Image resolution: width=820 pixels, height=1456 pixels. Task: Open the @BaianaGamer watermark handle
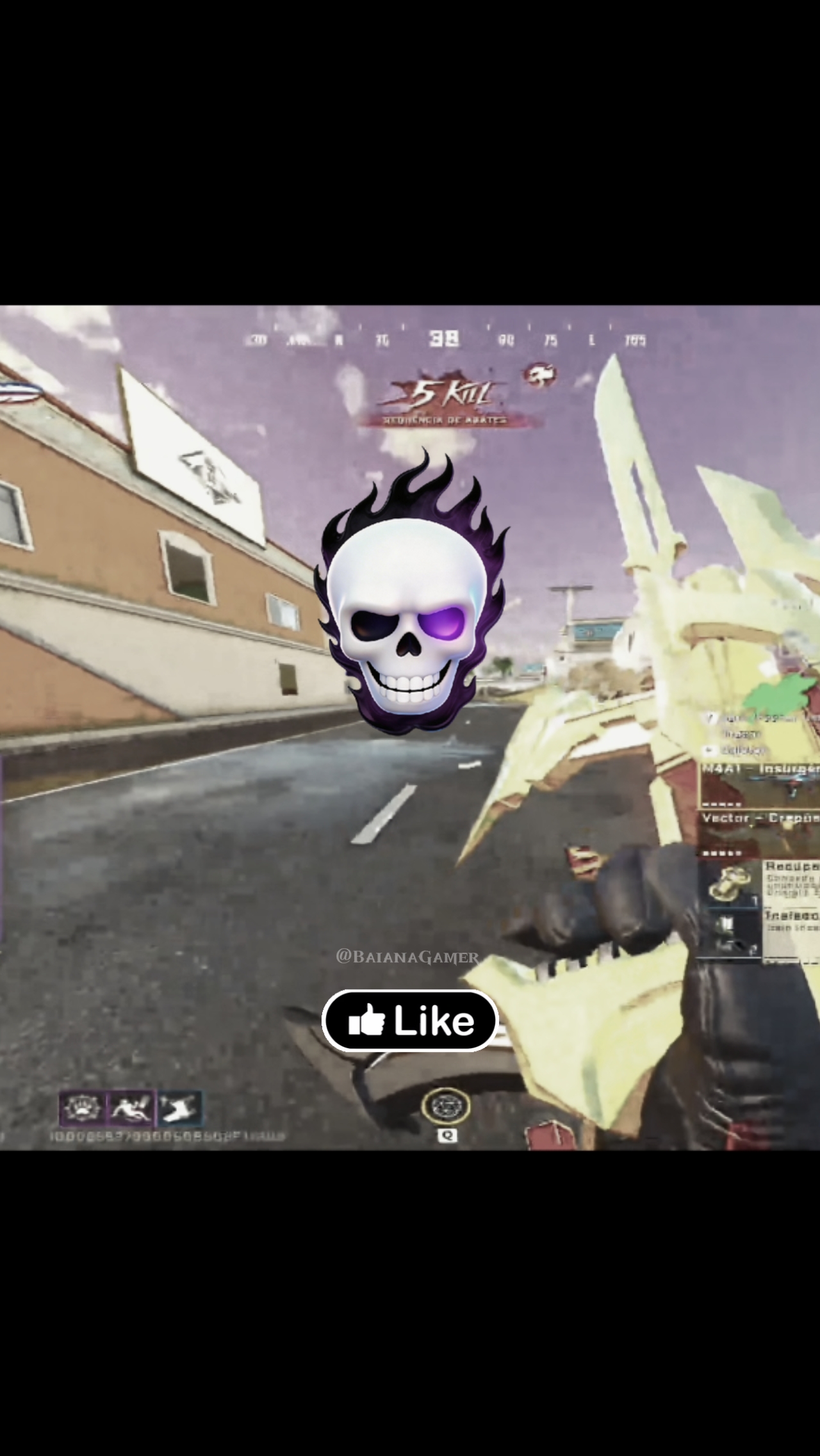click(407, 957)
